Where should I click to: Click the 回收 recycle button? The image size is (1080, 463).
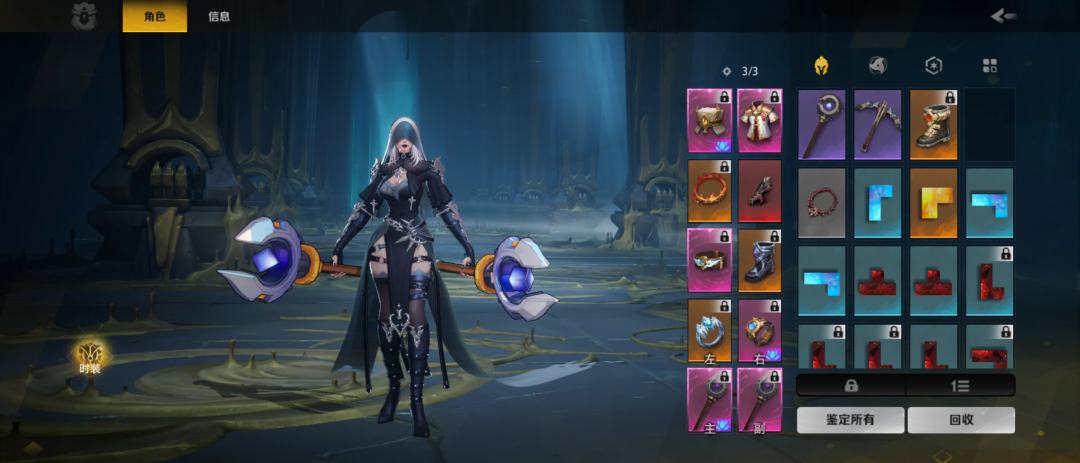(x=961, y=420)
